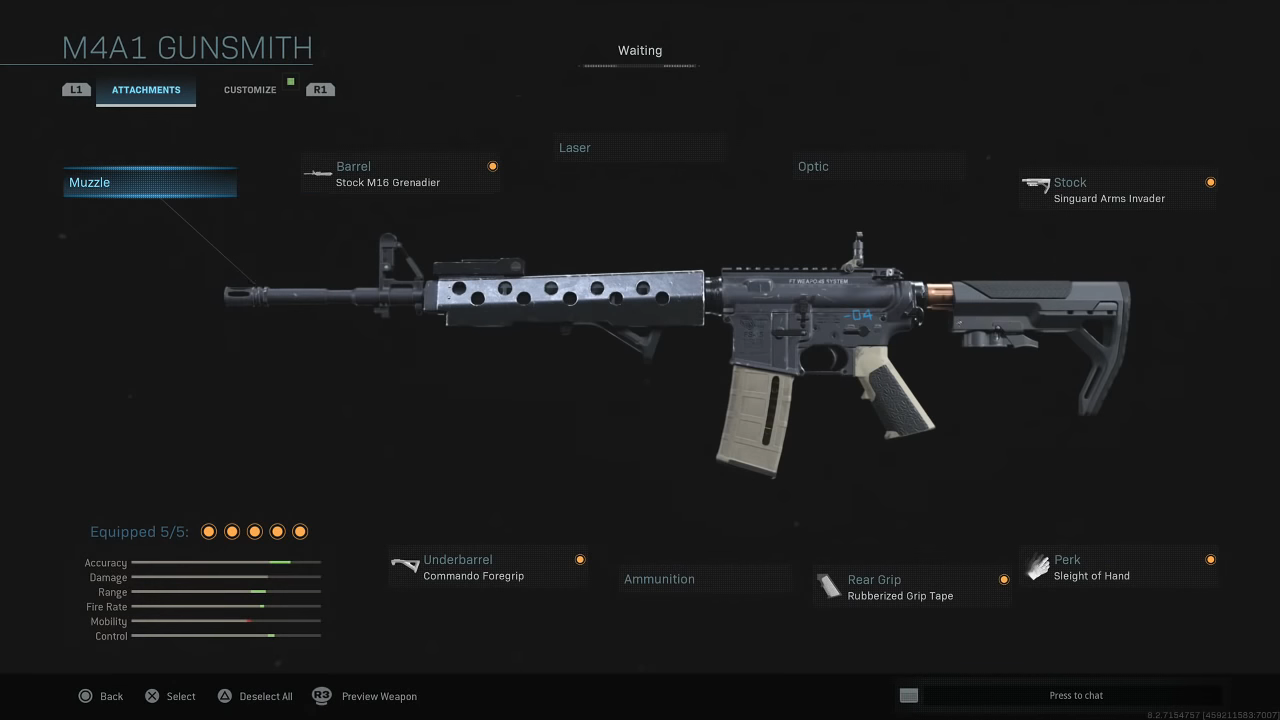Select the Muzzle attachment slot
Viewport: 1280px width, 720px height.
click(150, 182)
